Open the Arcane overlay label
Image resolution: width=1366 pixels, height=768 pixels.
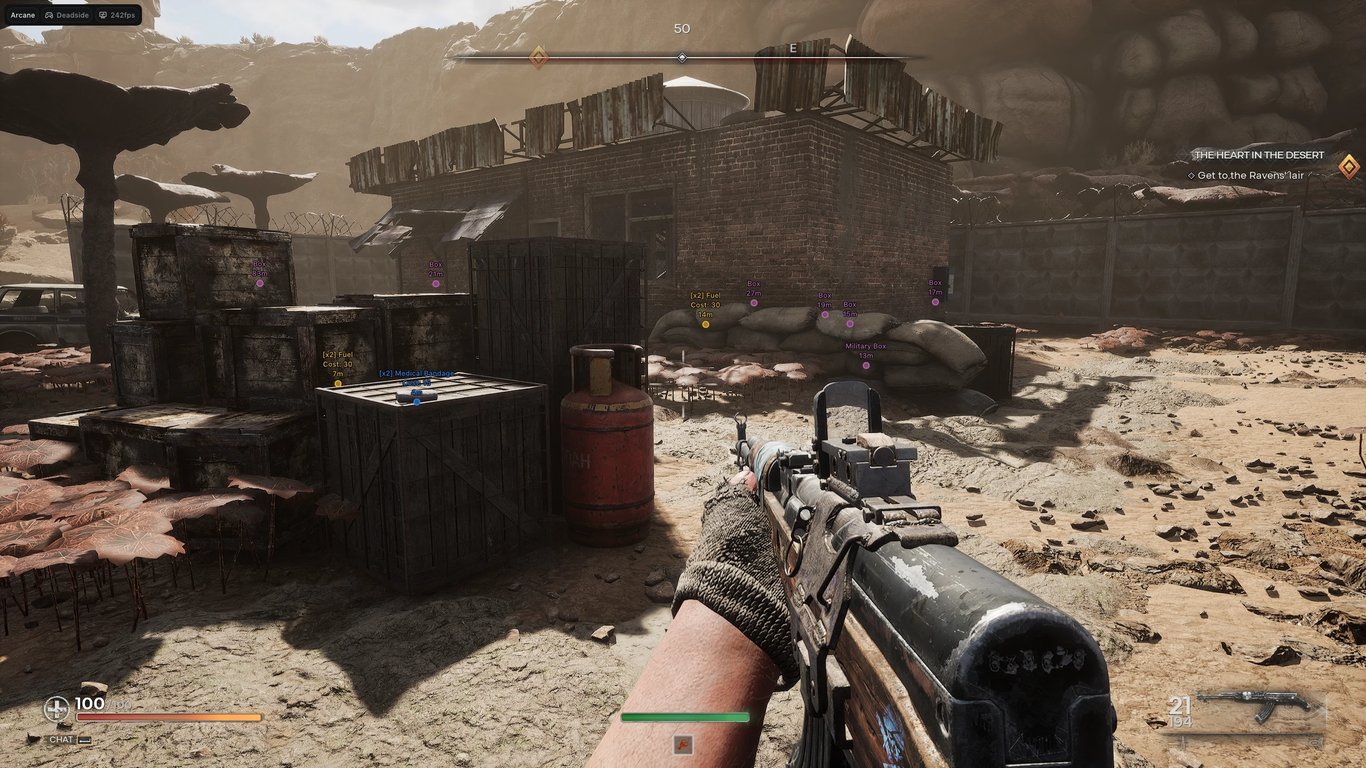point(22,16)
